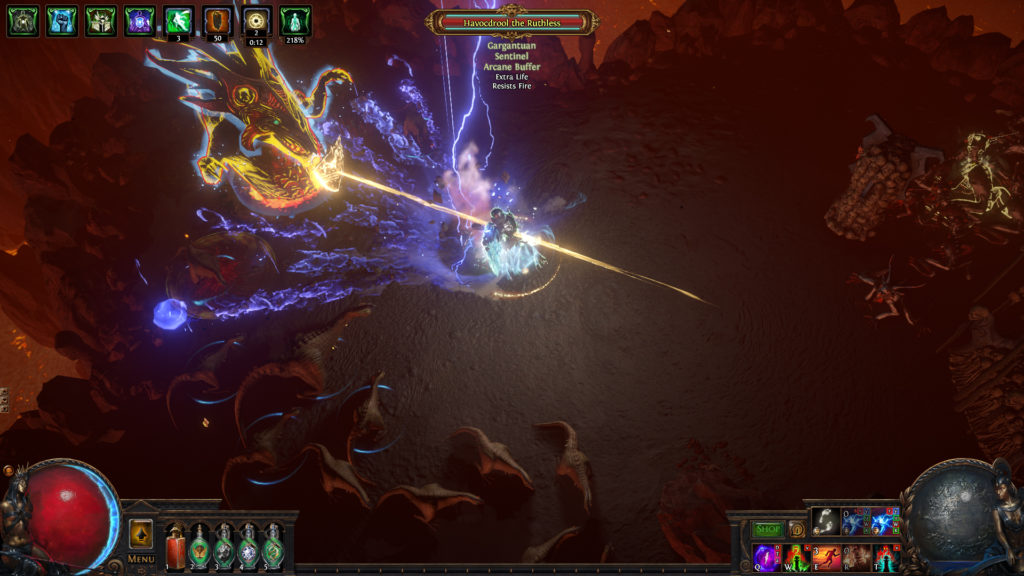Click the gold level-up arrow button
The height and width of the screenshot is (576, 1024).
(x=141, y=533)
